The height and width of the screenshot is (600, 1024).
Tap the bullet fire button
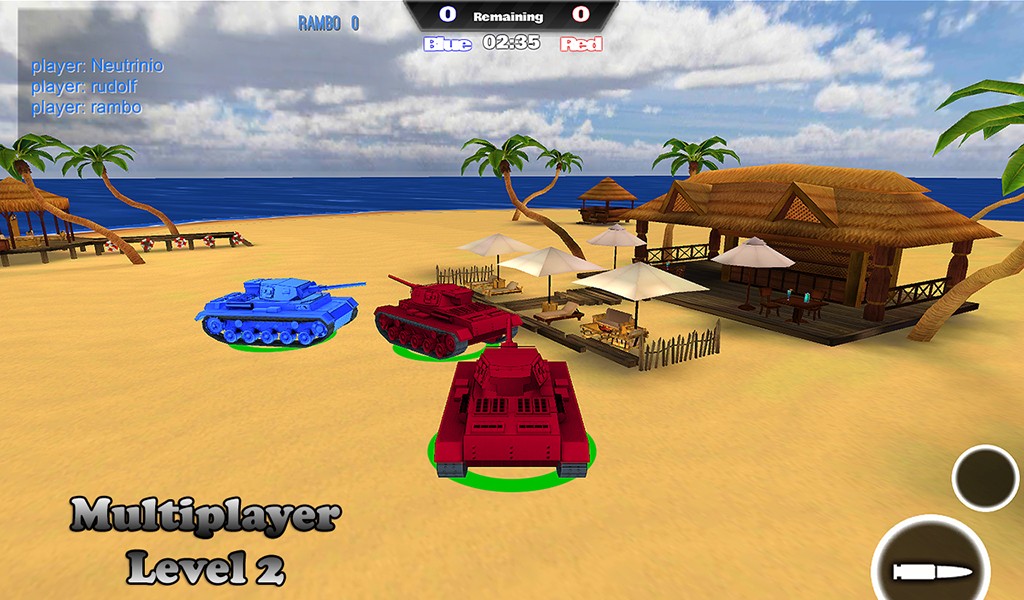932,567
